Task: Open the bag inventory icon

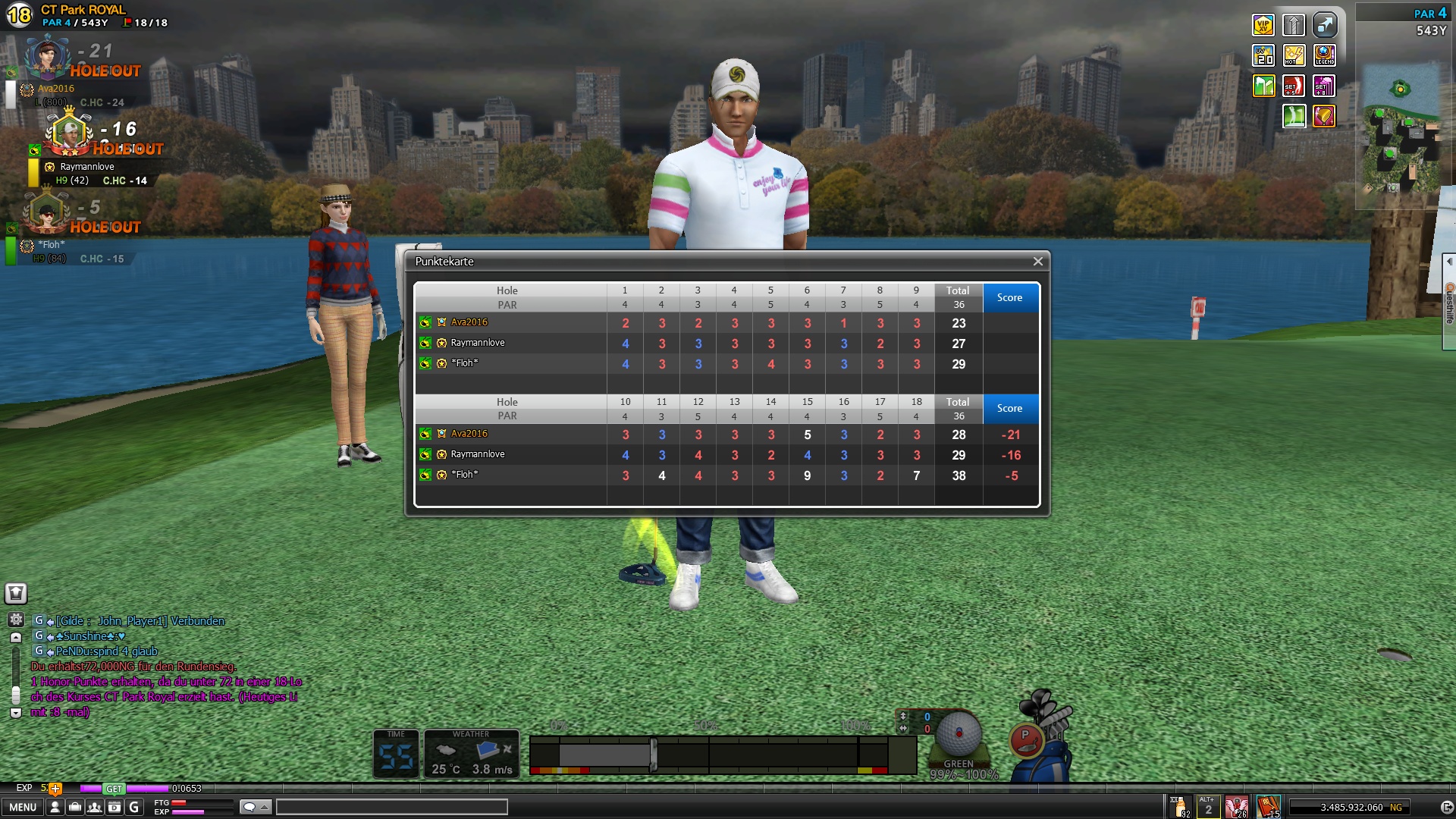Action: [75, 807]
